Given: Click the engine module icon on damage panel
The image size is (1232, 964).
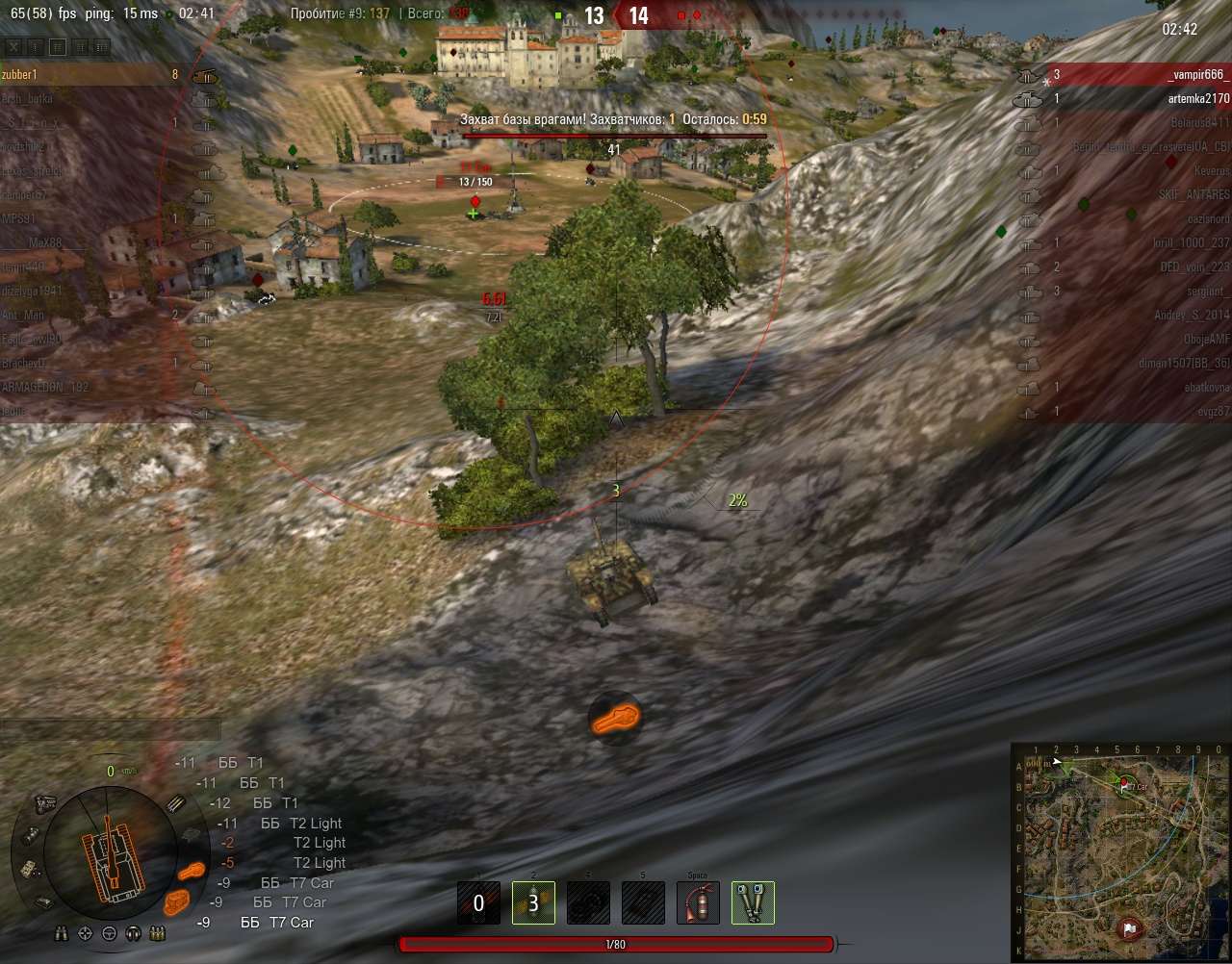Looking at the screenshot, I should tap(44, 802).
